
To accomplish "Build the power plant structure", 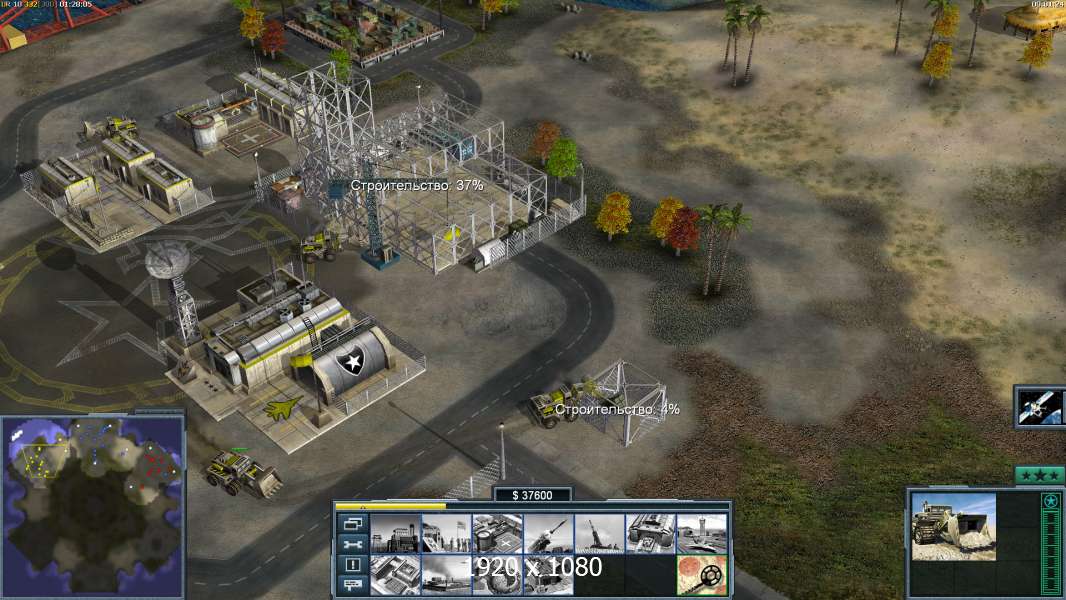I will [x=395, y=534].
